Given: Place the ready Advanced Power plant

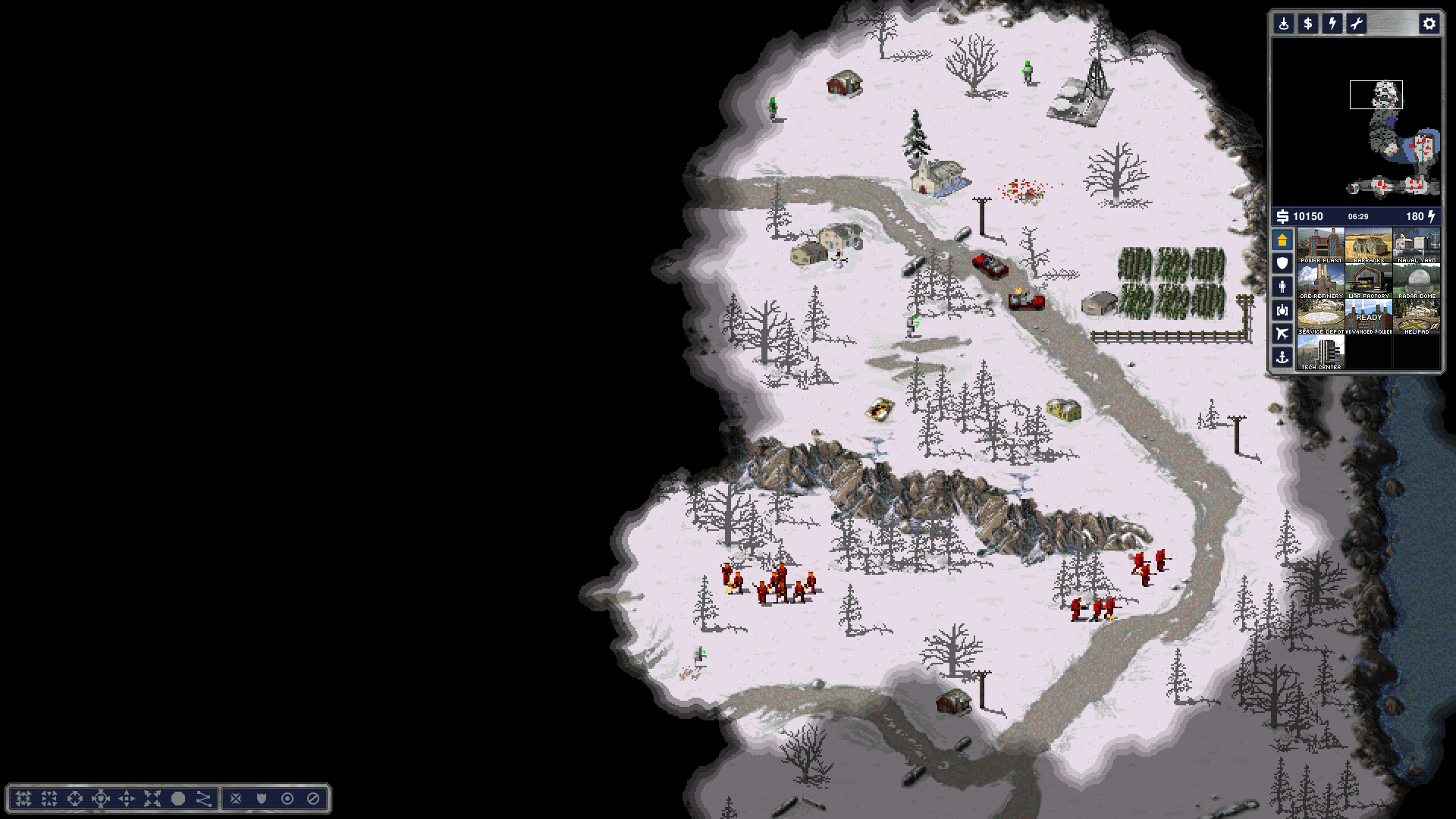Looking at the screenshot, I should 1368,316.
